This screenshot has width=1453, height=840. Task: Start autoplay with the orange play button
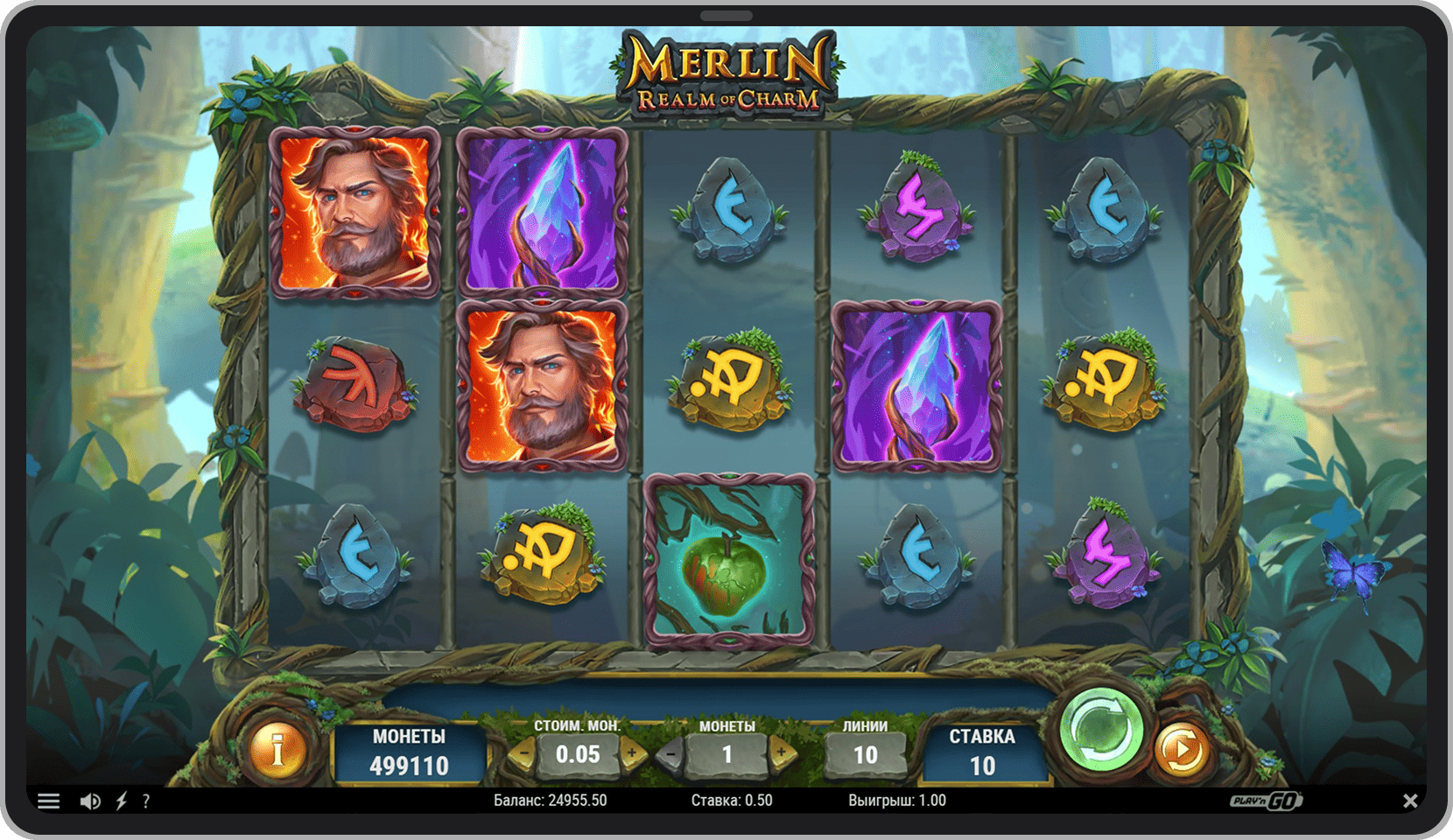(1181, 750)
